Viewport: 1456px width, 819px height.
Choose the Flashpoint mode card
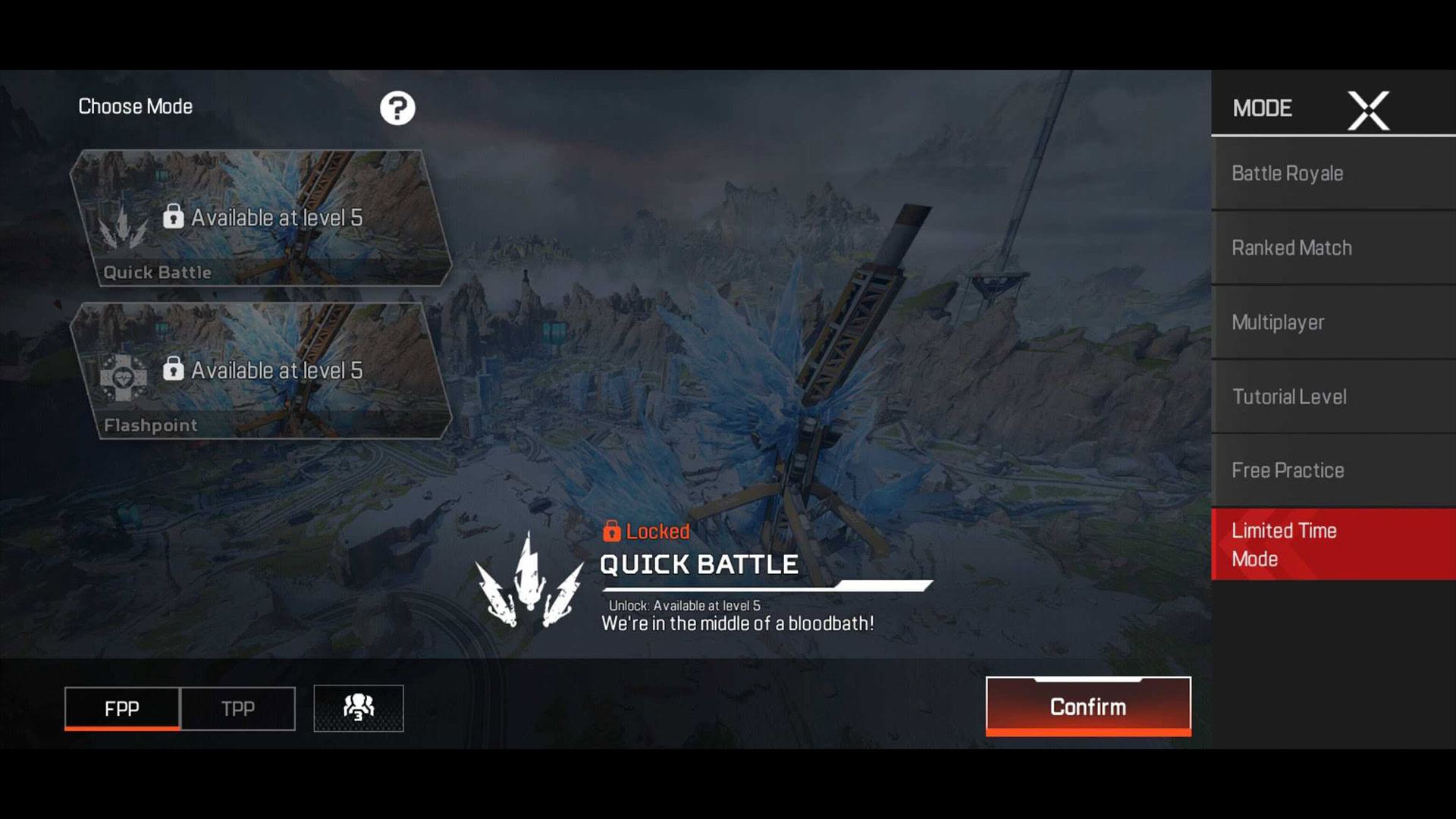(261, 371)
